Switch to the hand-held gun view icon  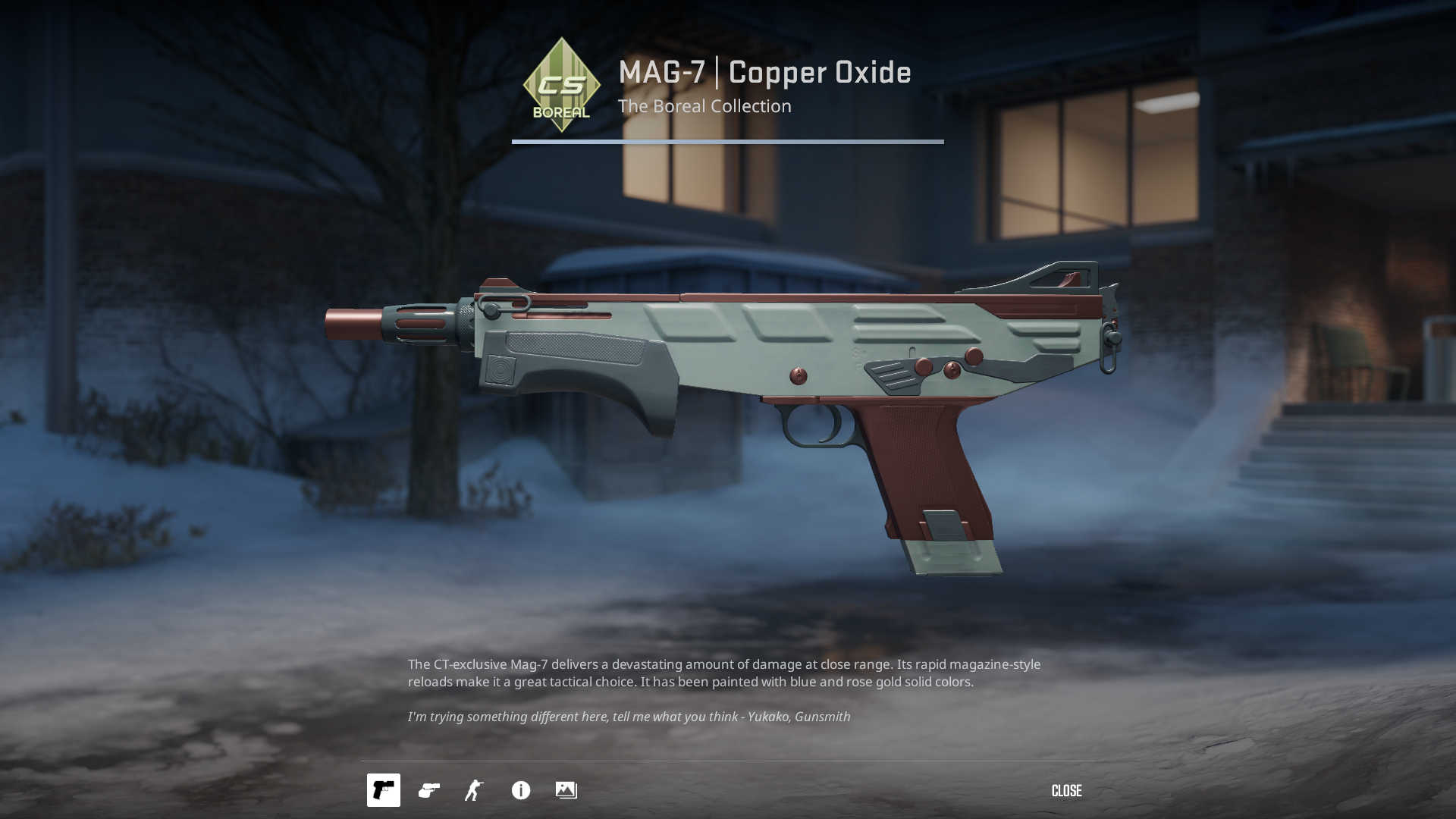pyautogui.click(x=429, y=790)
